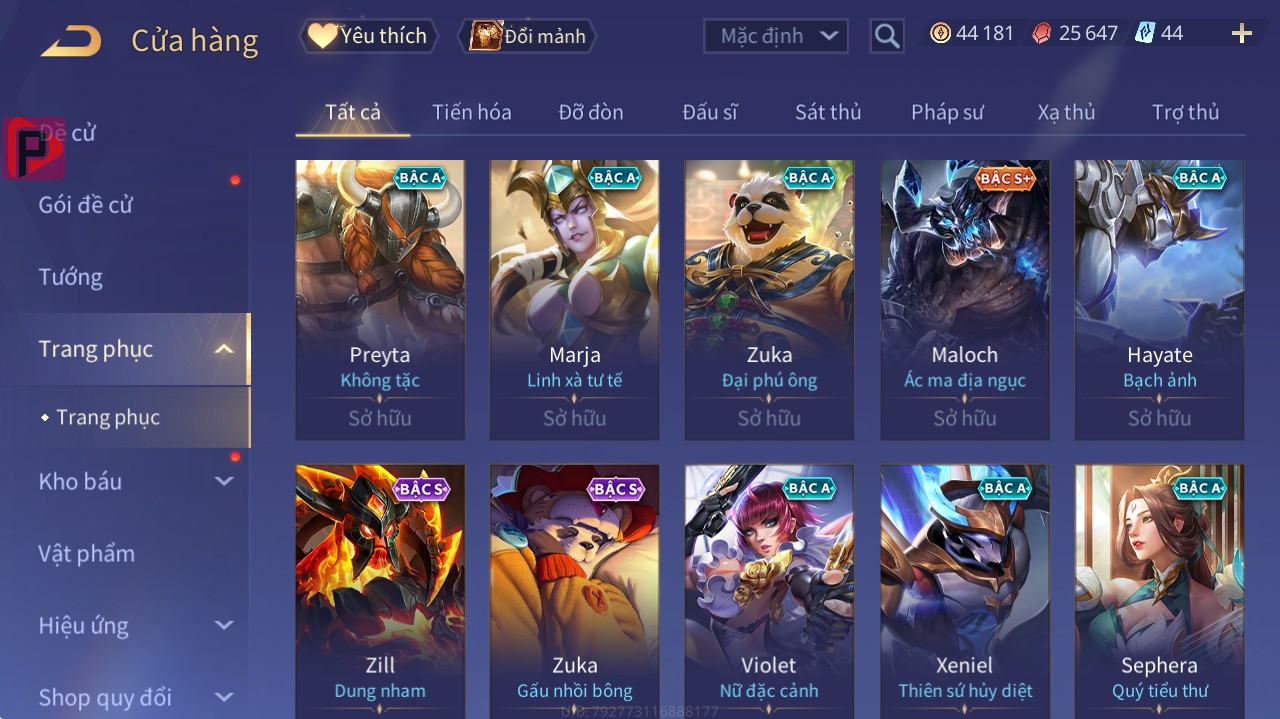The width and height of the screenshot is (1280, 719).
Task: Open the Vật phẩm section
Action: point(87,553)
